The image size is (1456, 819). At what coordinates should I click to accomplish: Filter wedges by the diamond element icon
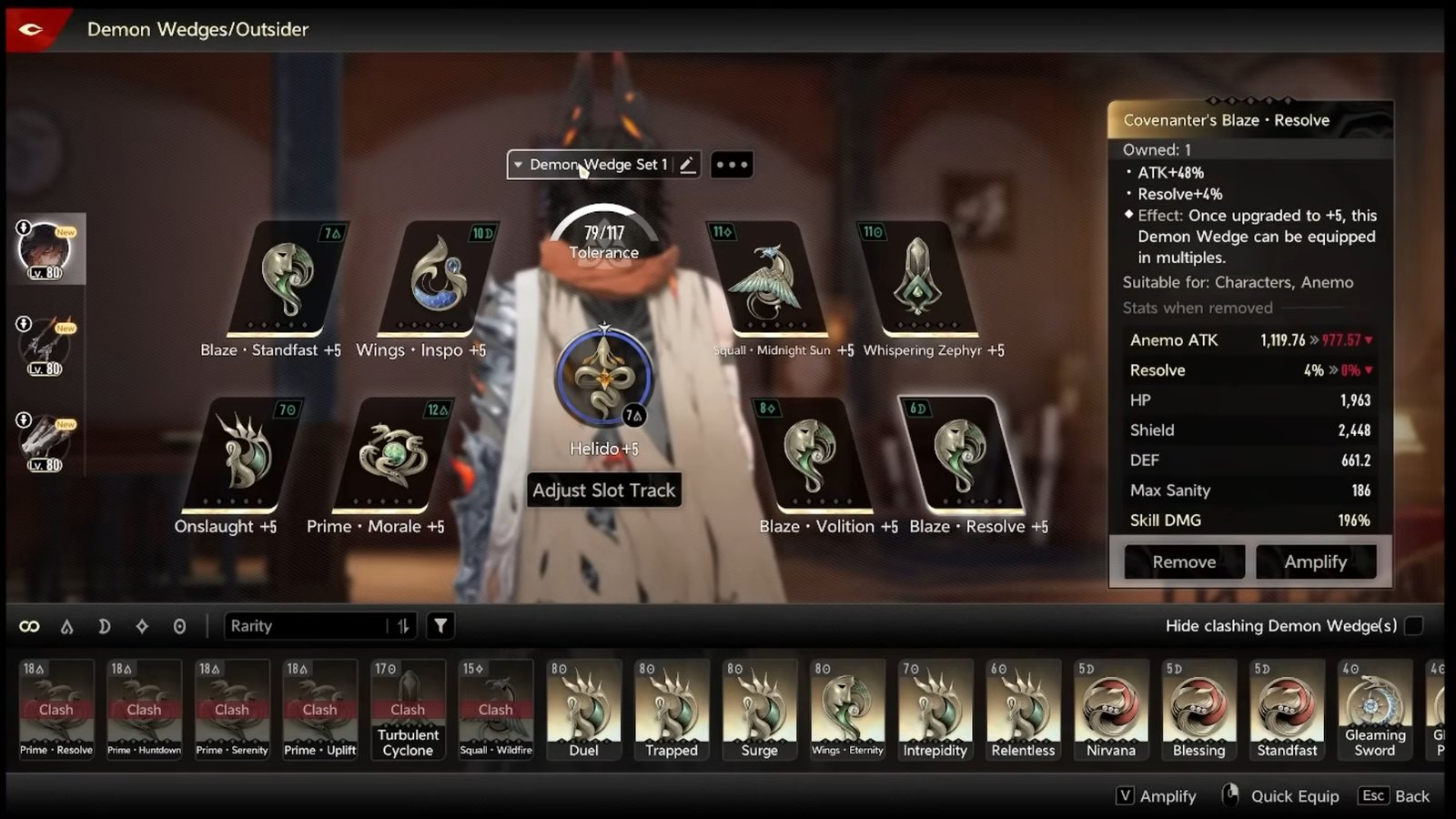pos(142,625)
